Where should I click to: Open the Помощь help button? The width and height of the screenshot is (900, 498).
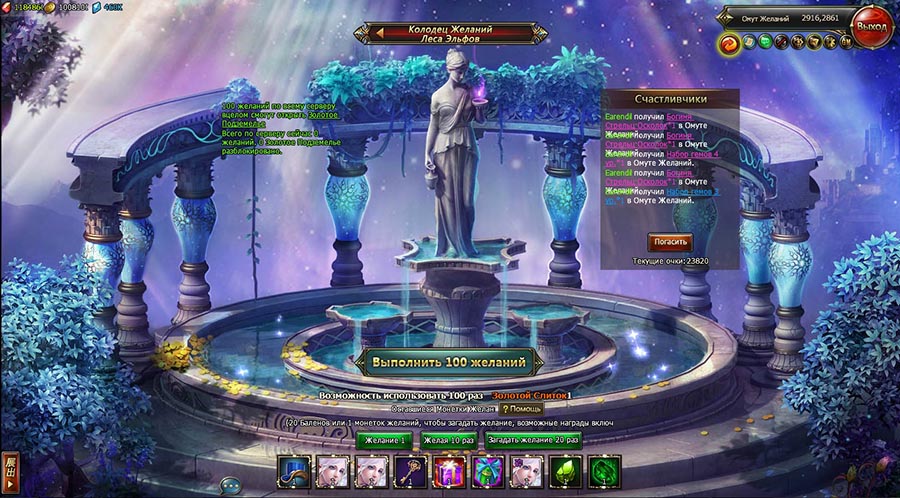pyautogui.click(x=522, y=409)
